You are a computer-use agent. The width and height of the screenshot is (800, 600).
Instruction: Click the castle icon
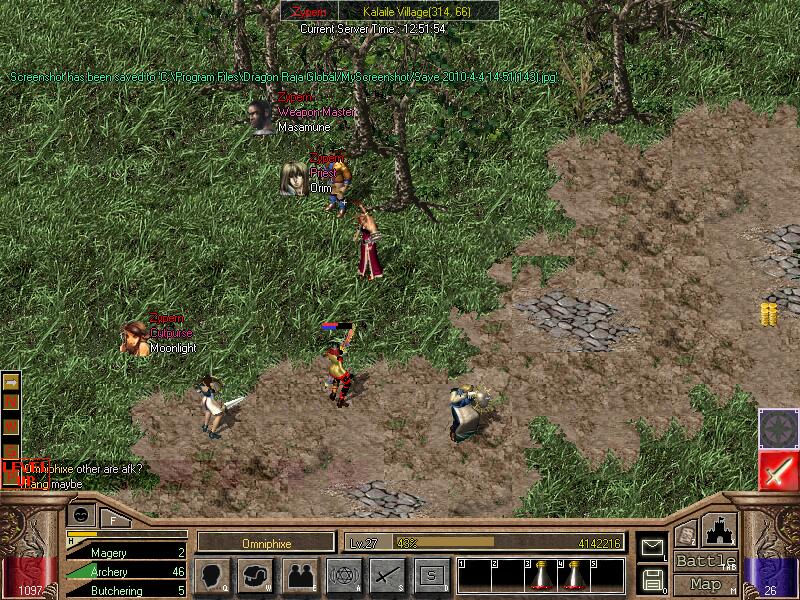coord(720,530)
